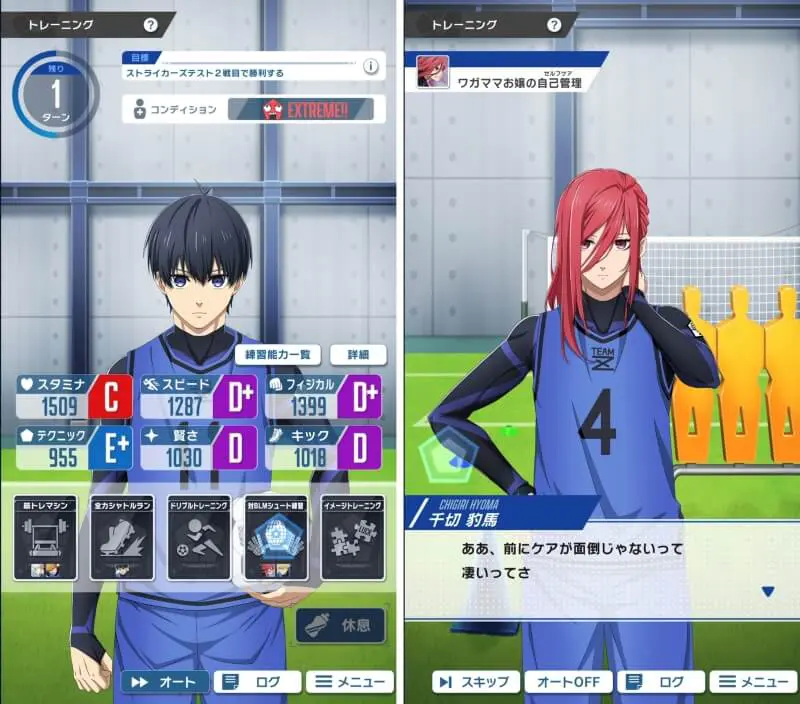The image size is (800, 704).
Task: Open the 練習能力一覧 list
Action: click(x=278, y=354)
